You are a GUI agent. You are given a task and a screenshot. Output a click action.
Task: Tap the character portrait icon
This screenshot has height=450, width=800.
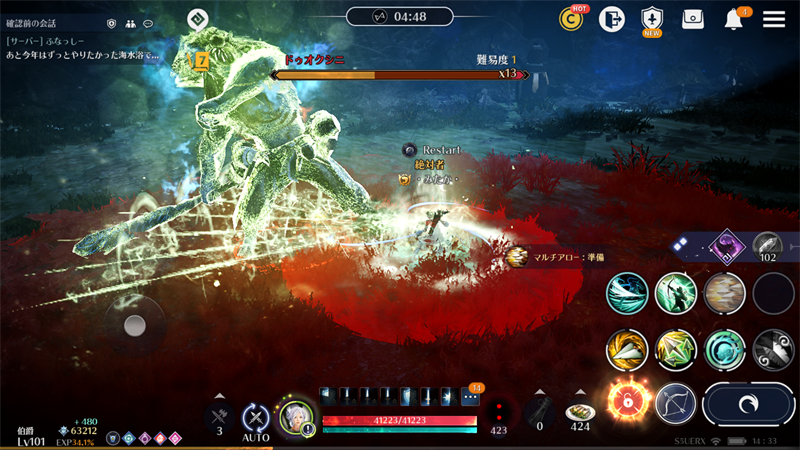(297, 417)
